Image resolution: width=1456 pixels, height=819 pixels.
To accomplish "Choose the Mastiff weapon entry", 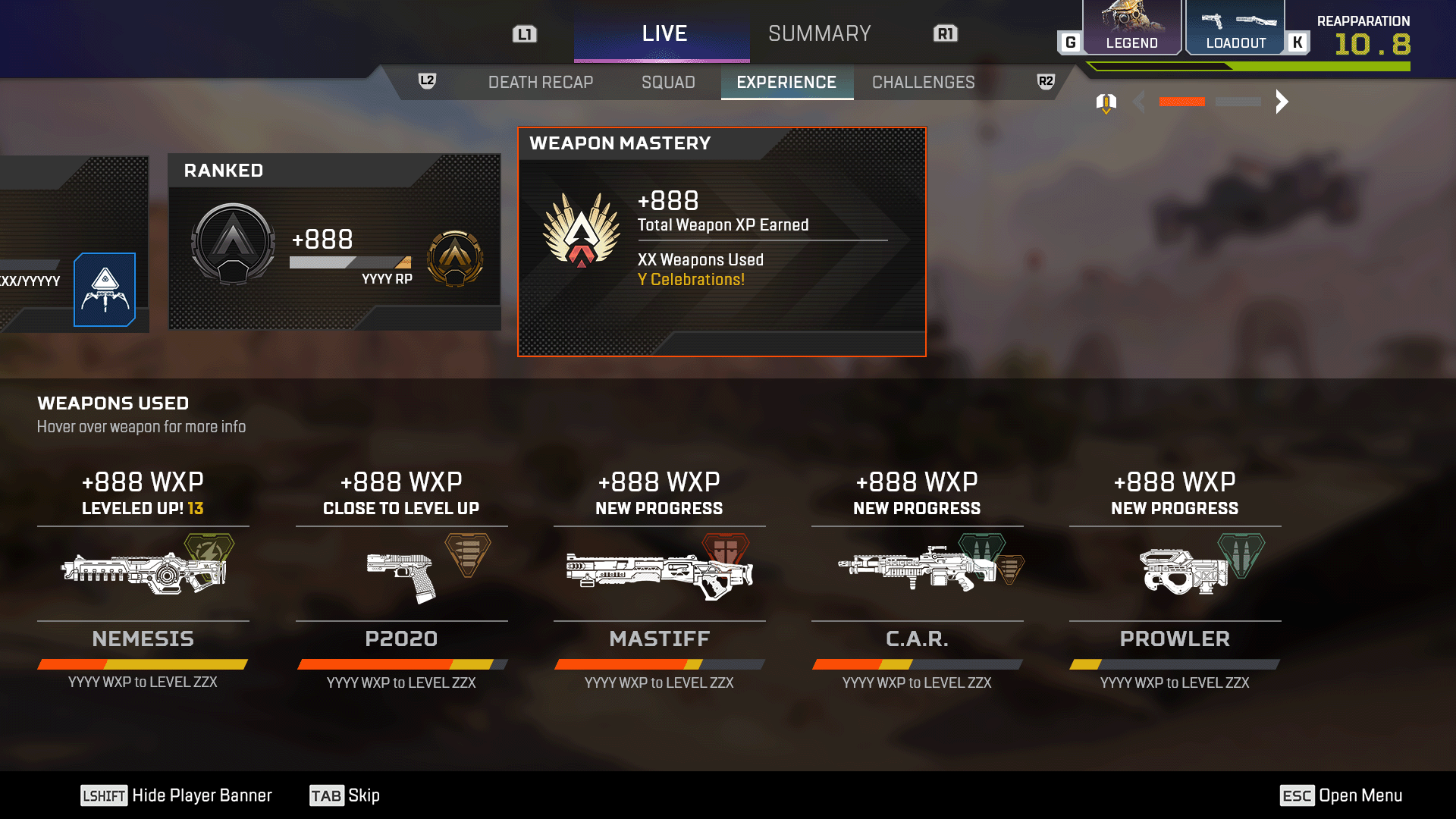I will (659, 573).
